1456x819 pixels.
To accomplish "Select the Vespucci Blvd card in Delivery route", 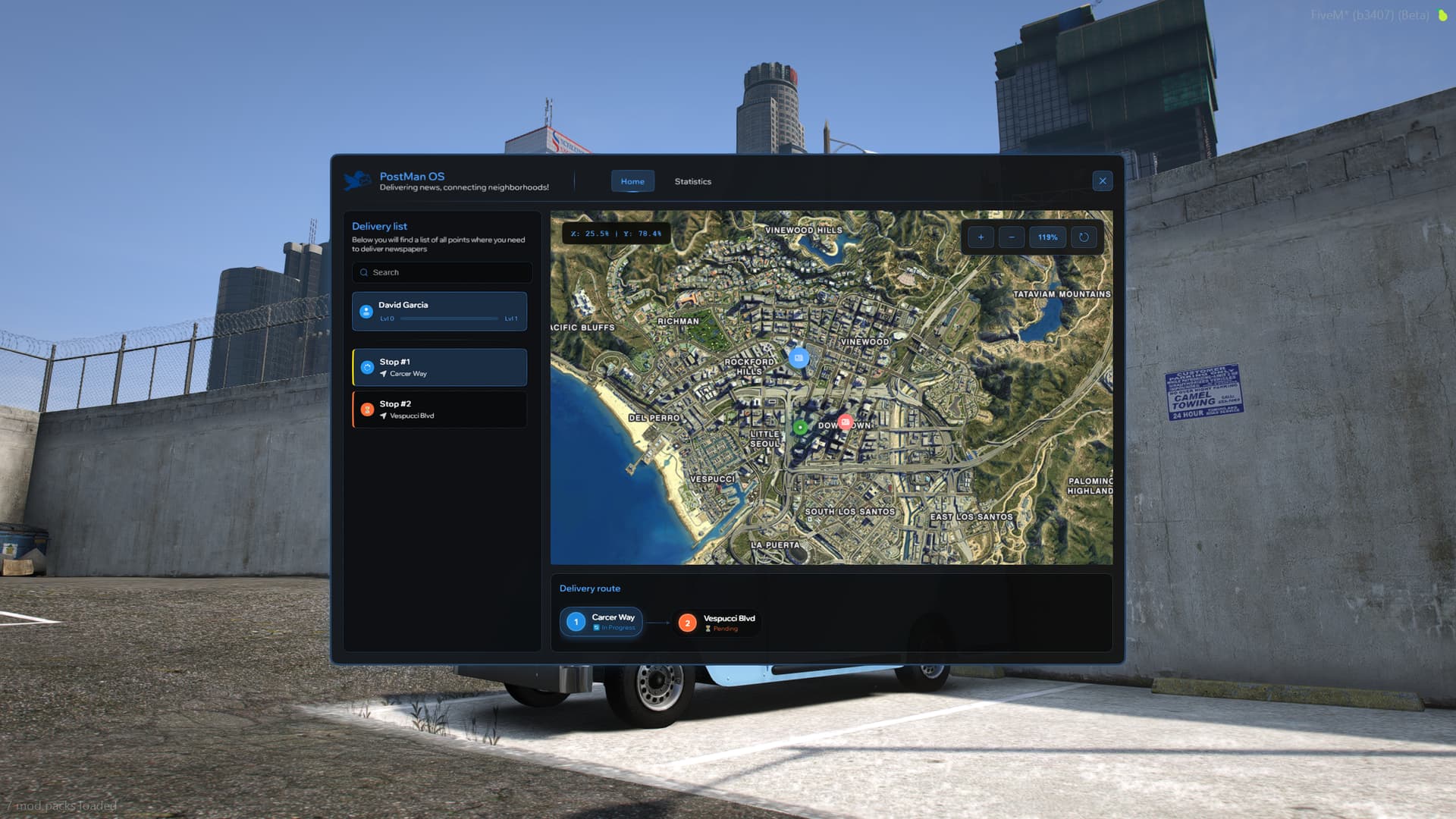I will tap(717, 622).
